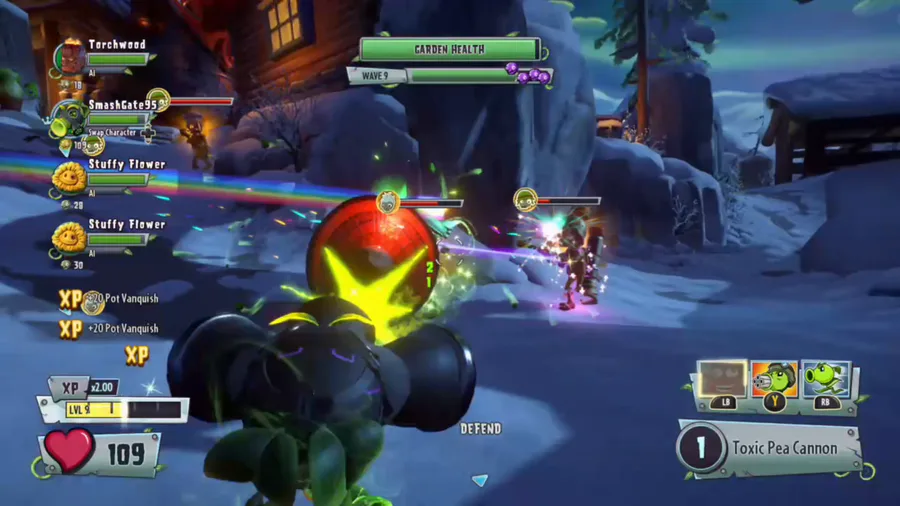Click SmashGate95's peashooter portrait

point(69,116)
